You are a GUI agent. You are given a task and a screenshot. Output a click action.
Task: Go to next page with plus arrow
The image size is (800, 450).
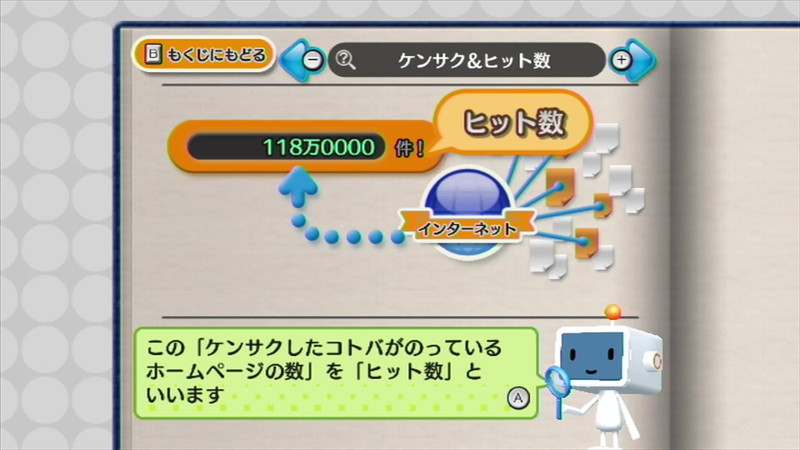(627, 60)
